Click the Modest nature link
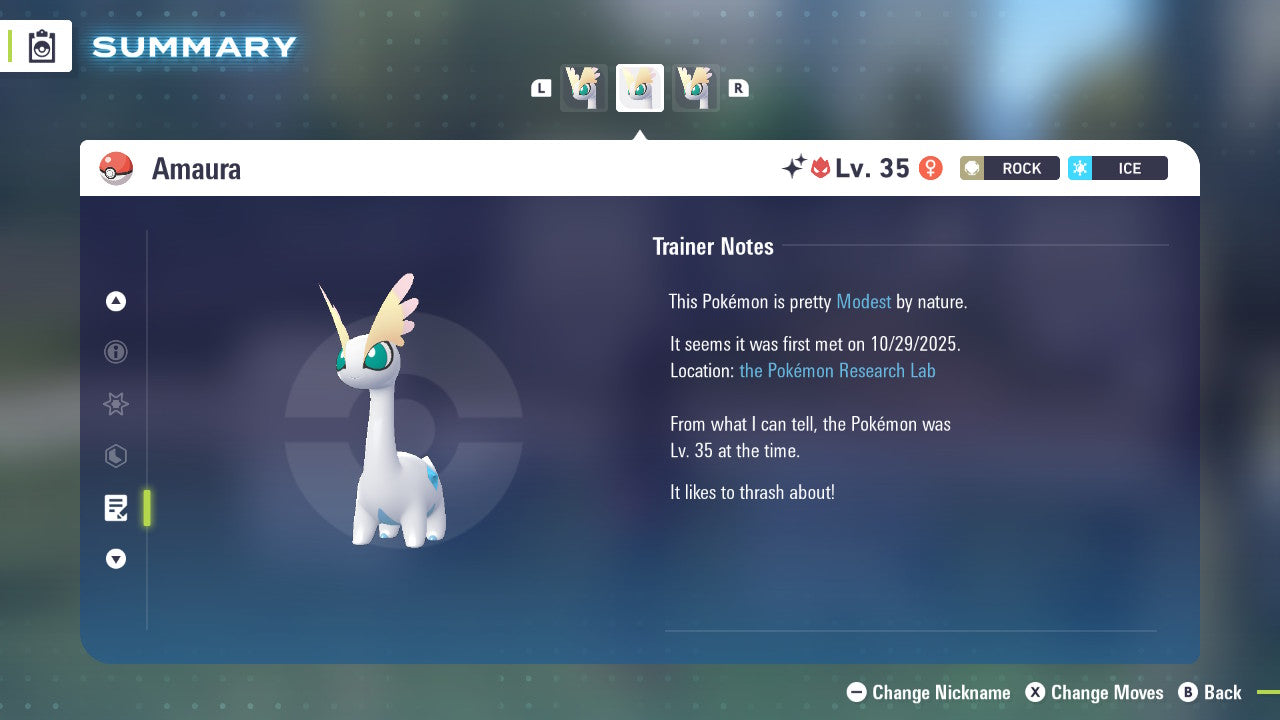Screen dimensions: 1280x720 (x=863, y=301)
